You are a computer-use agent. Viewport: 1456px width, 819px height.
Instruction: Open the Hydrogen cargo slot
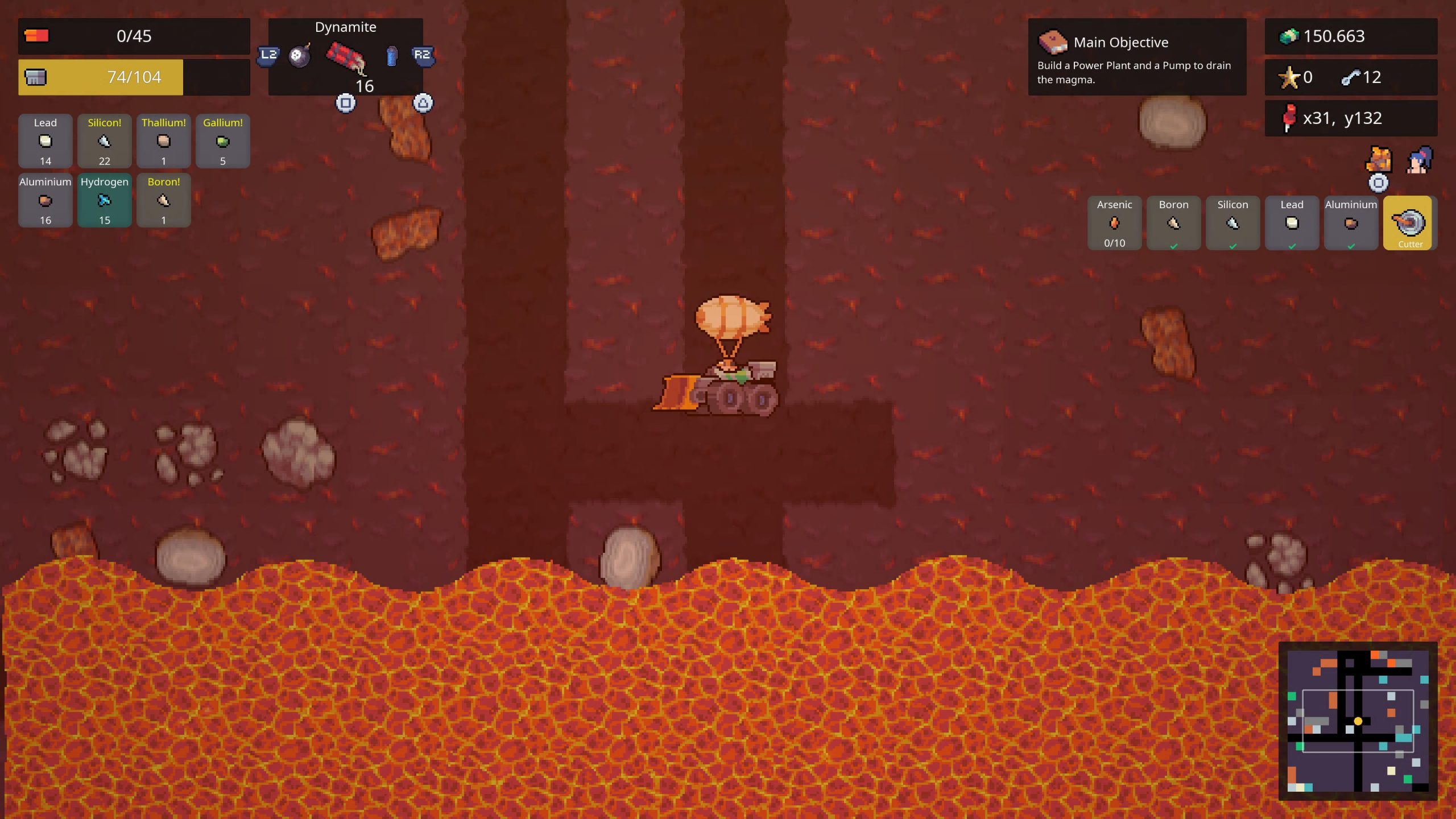coord(105,200)
